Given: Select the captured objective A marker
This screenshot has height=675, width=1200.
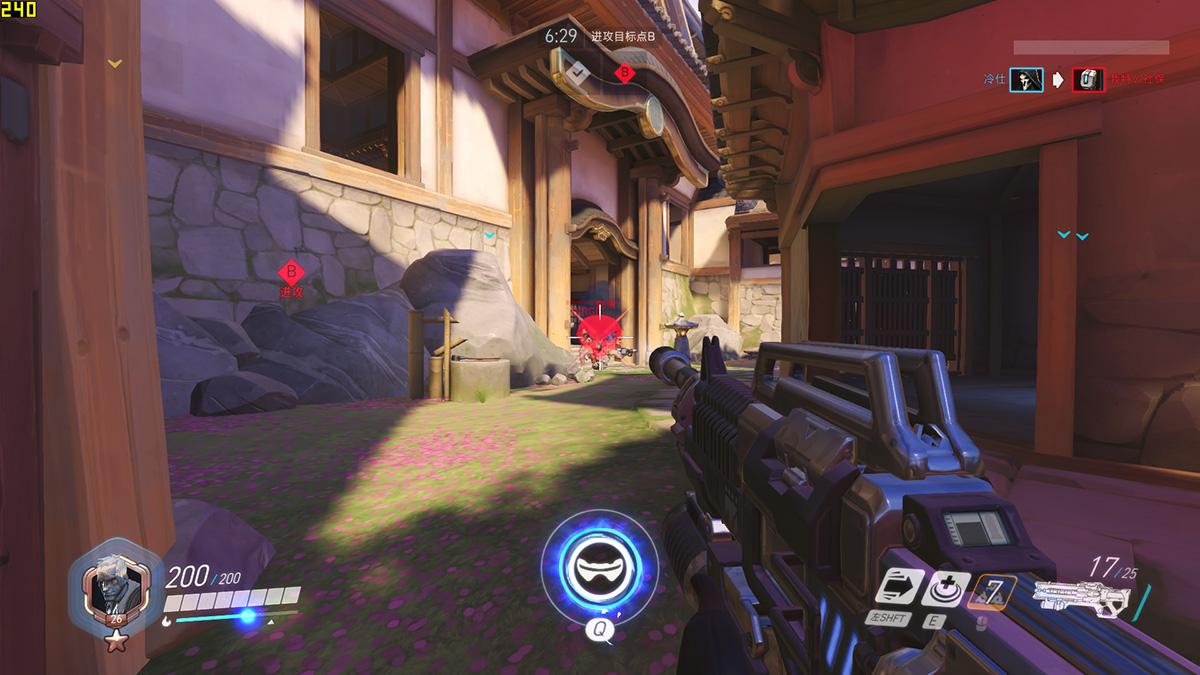Looking at the screenshot, I should (575, 72).
